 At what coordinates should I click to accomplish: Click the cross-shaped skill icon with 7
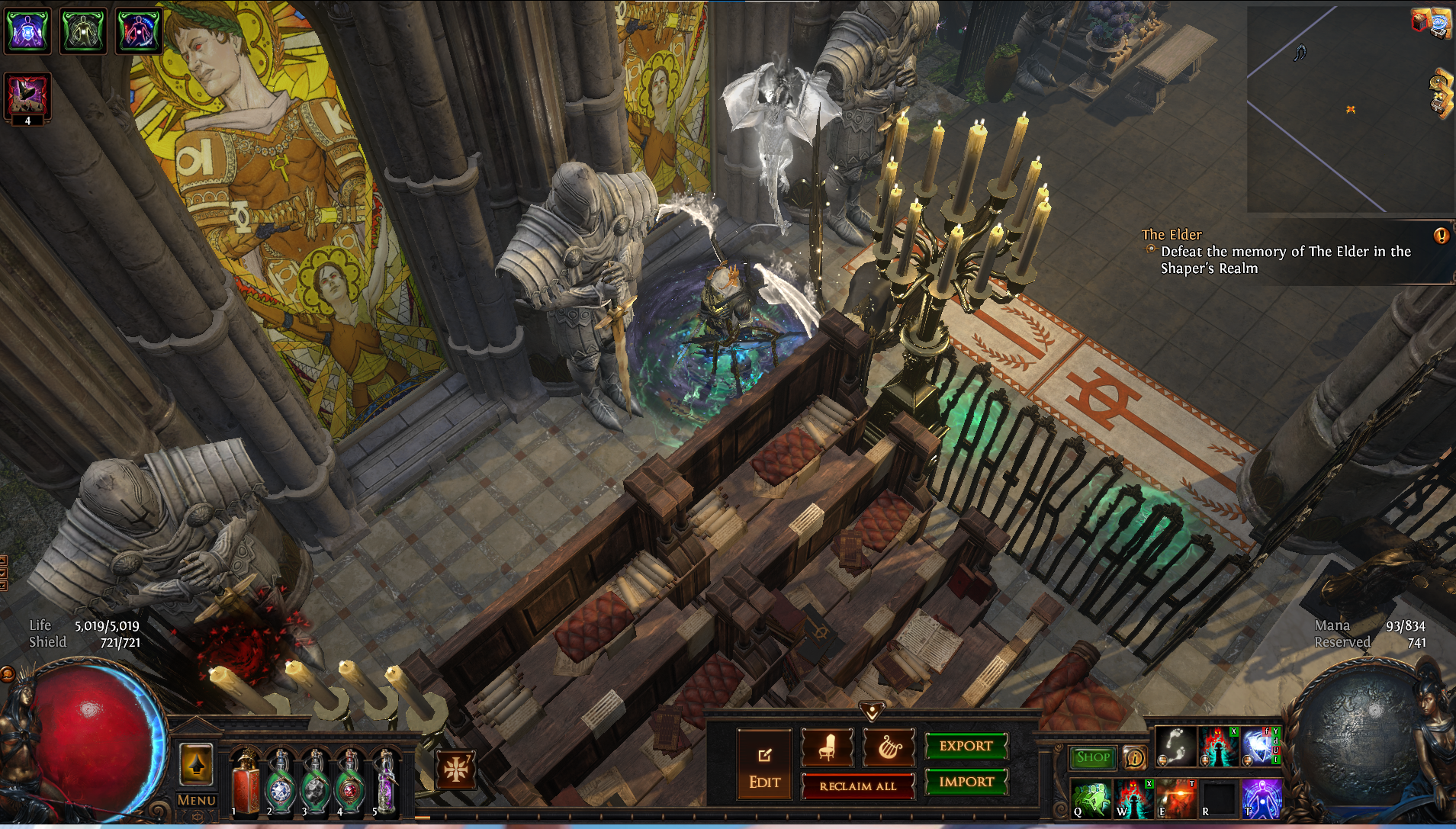tap(456, 769)
